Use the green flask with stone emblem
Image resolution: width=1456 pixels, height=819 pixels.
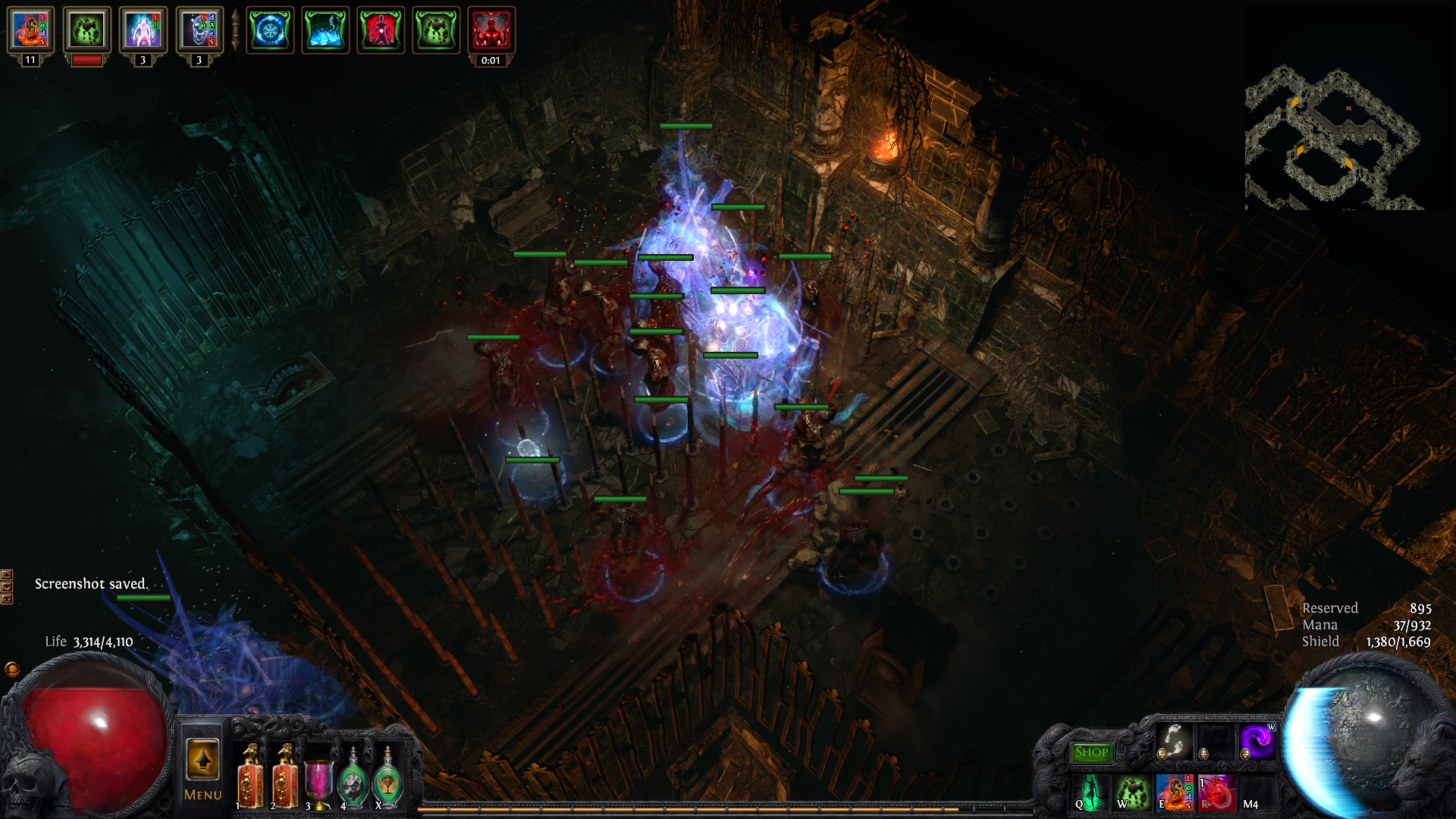[353, 781]
